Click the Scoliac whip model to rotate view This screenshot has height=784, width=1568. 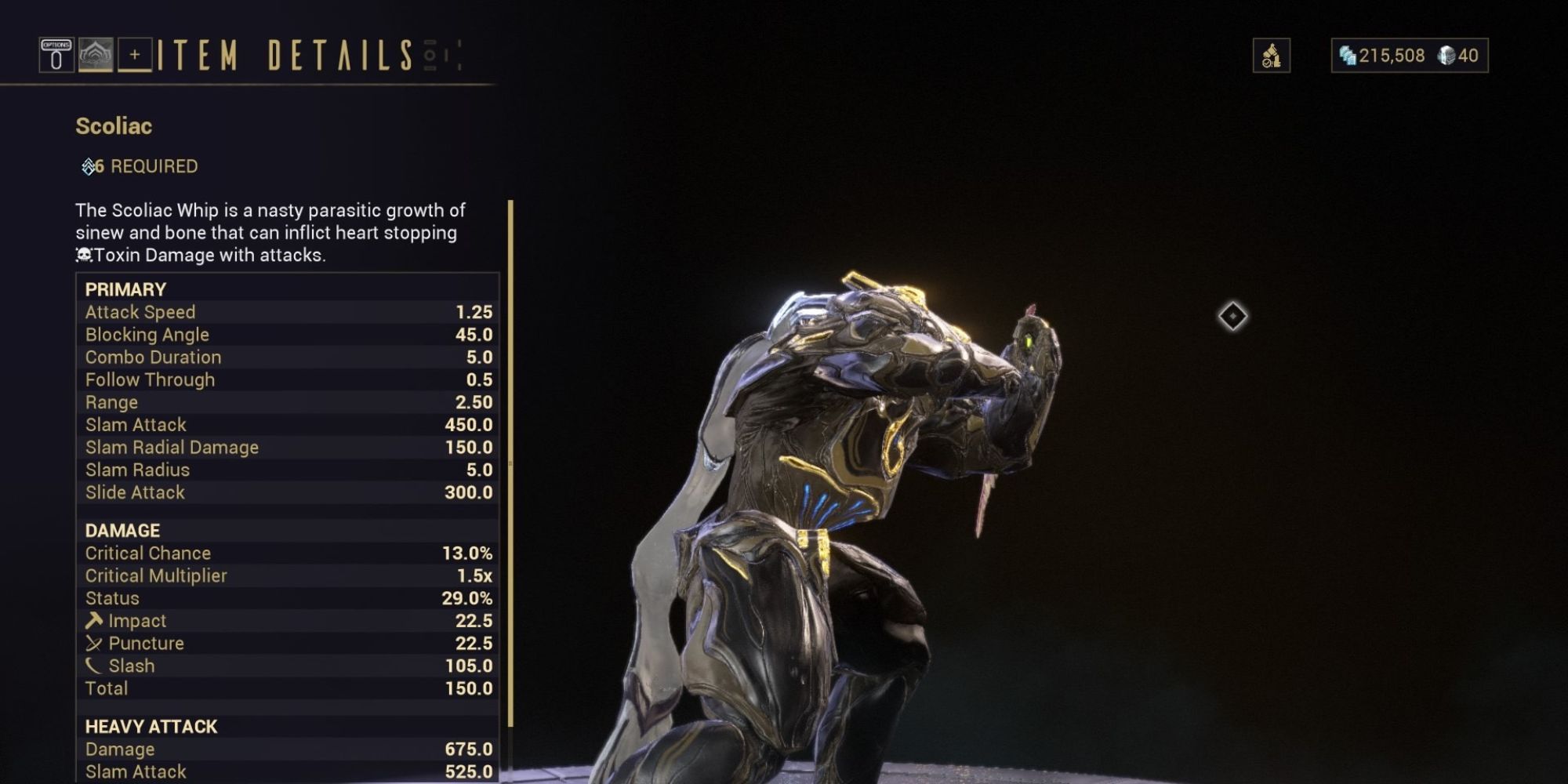point(862,470)
